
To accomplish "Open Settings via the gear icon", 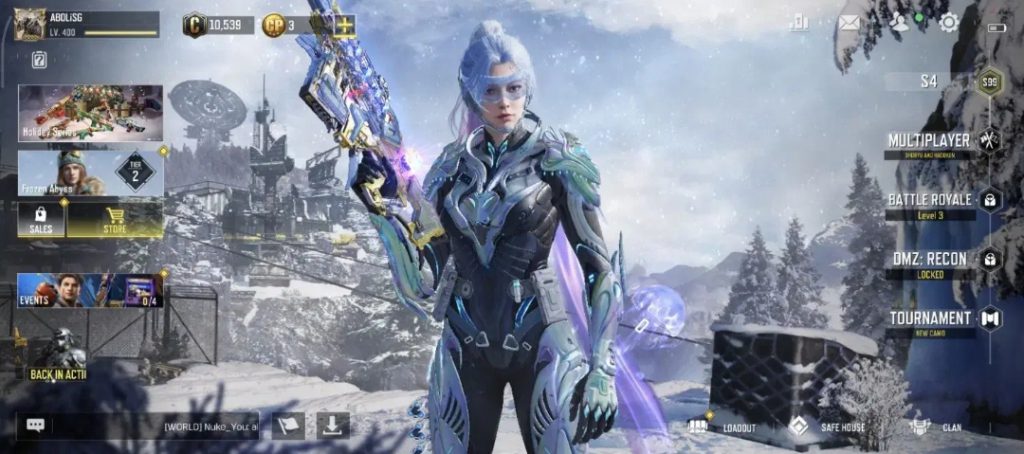I will 949,23.
